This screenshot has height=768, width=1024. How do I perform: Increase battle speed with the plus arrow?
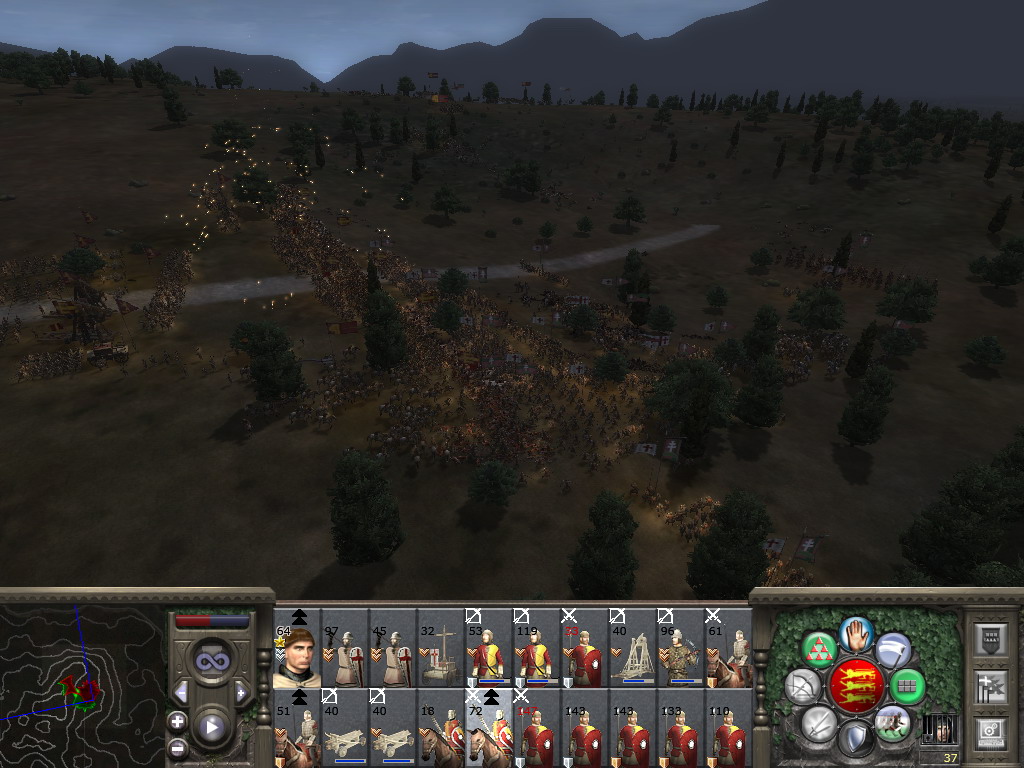pos(241,692)
